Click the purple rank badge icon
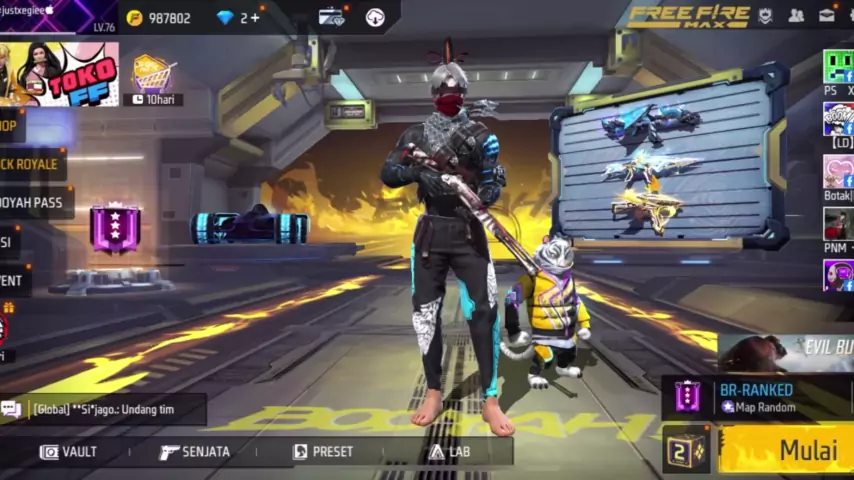Viewport: 854px width, 480px height. coord(114,228)
